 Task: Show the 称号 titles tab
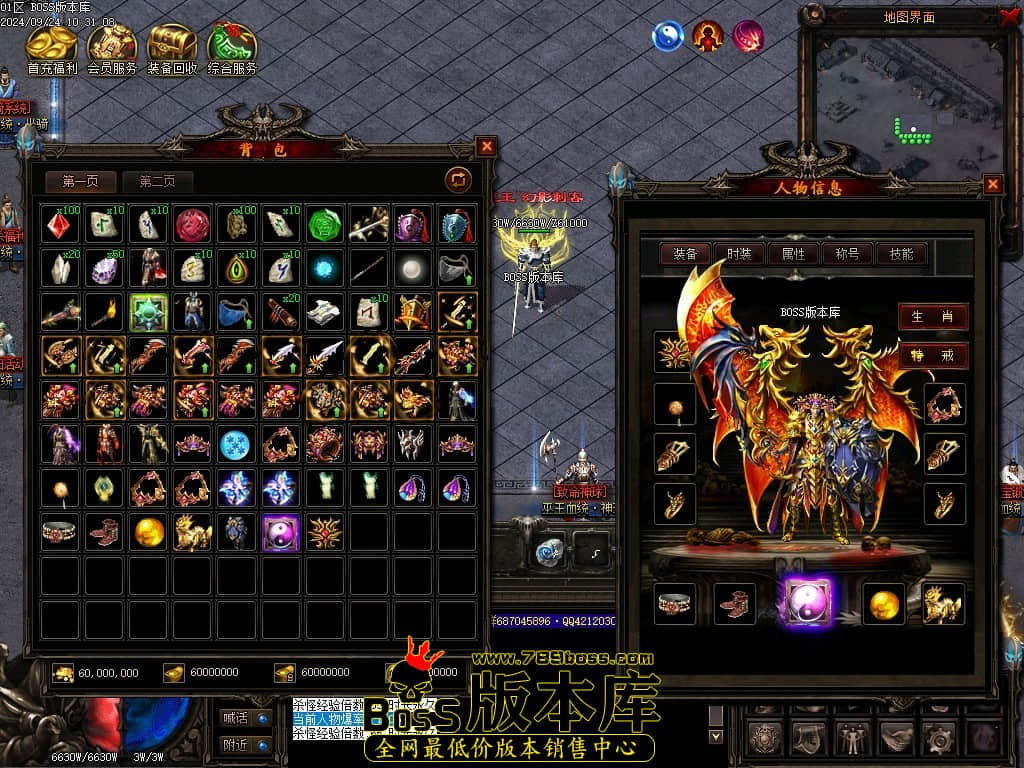coord(847,254)
